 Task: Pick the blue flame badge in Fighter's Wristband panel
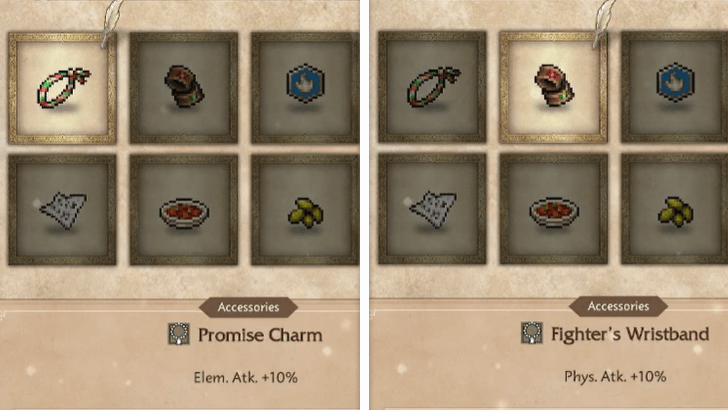[672, 87]
